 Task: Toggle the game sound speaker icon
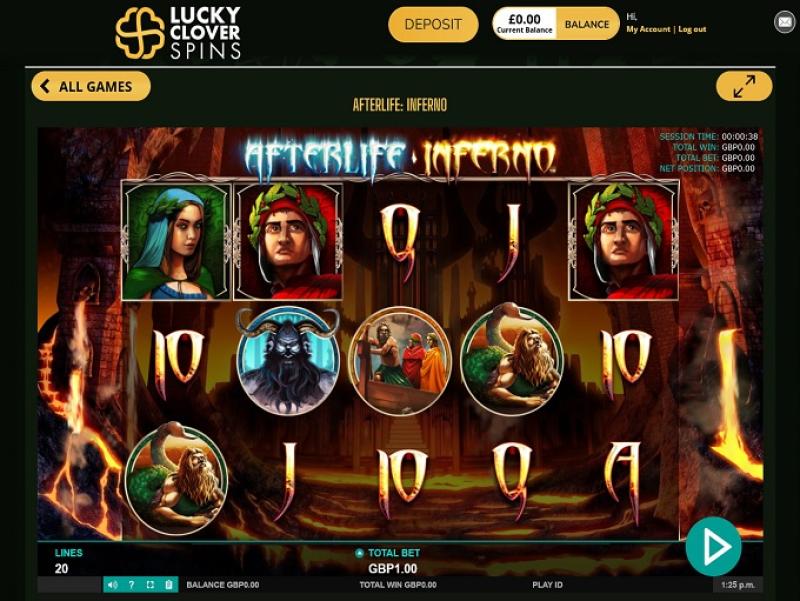pyautogui.click(x=112, y=585)
